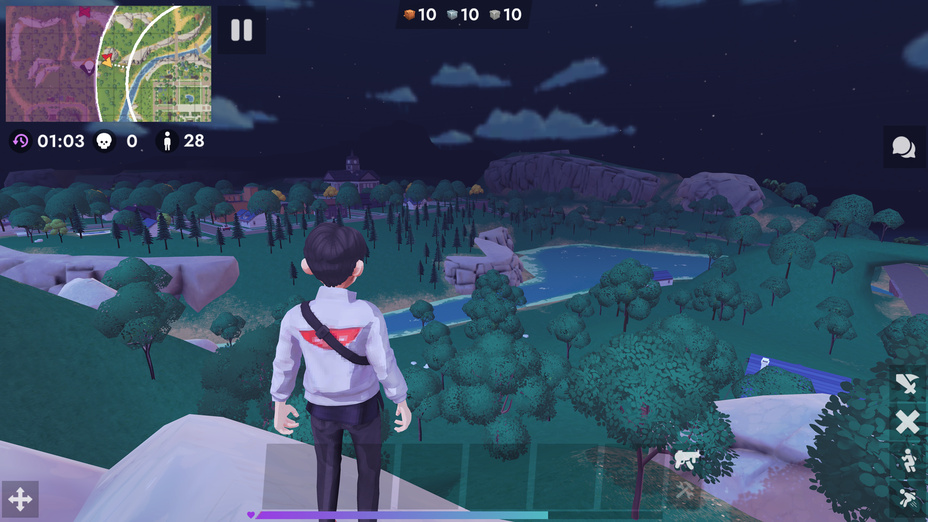Open the minimap
This screenshot has height=522, width=928.
[x=108, y=64]
